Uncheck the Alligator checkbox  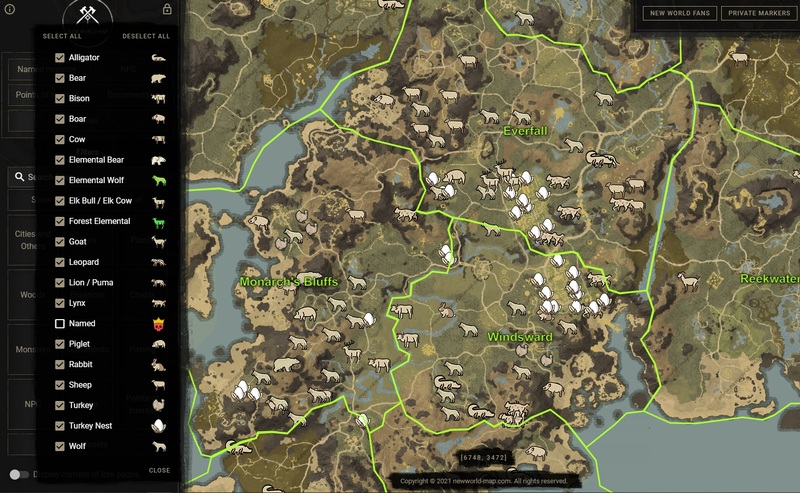point(60,58)
